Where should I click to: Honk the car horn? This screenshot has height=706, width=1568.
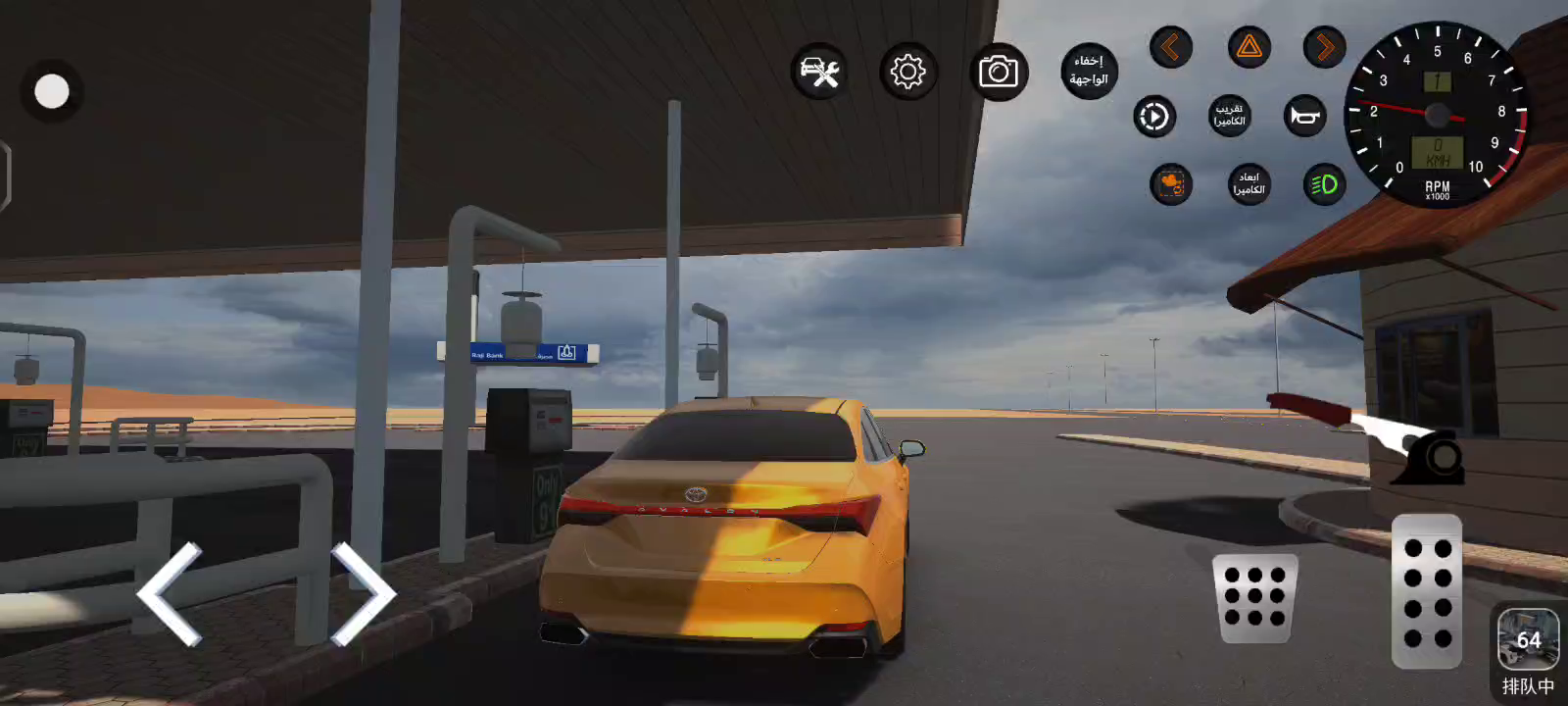1304,116
